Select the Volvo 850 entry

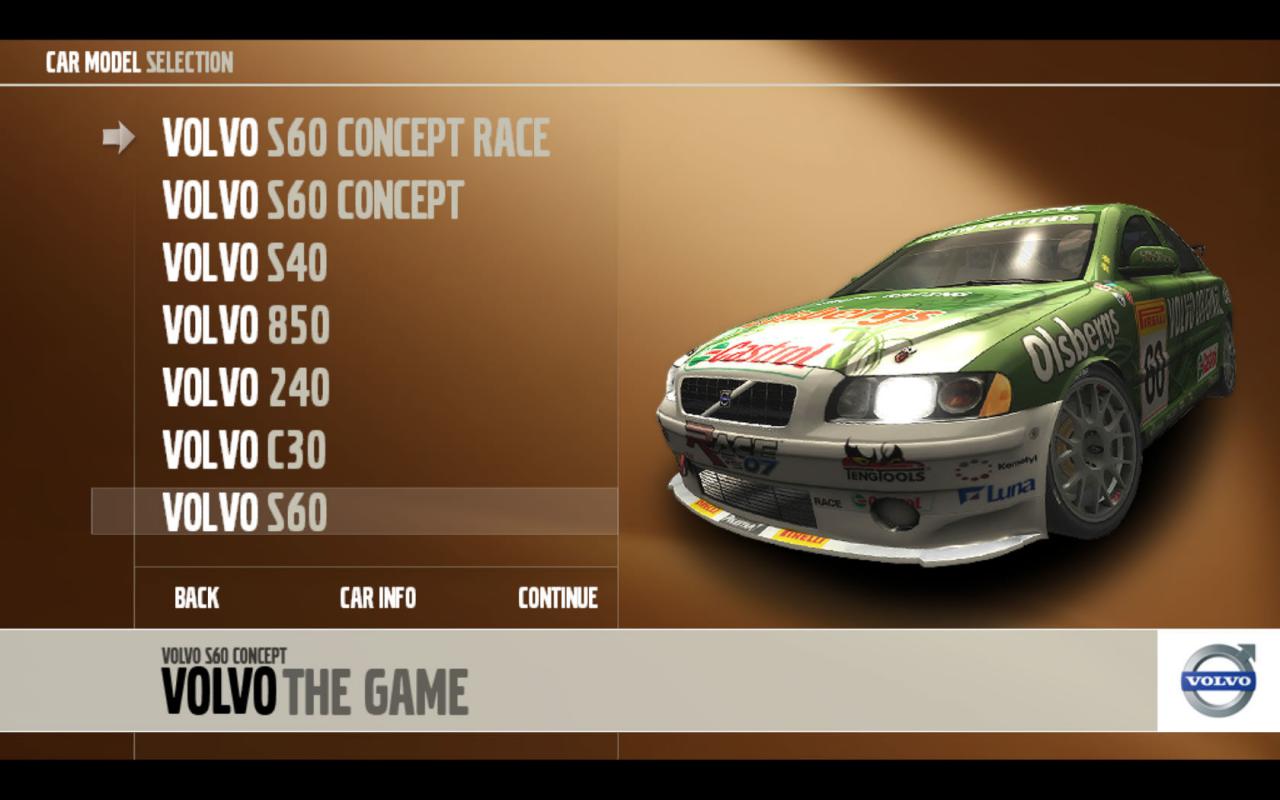click(246, 325)
